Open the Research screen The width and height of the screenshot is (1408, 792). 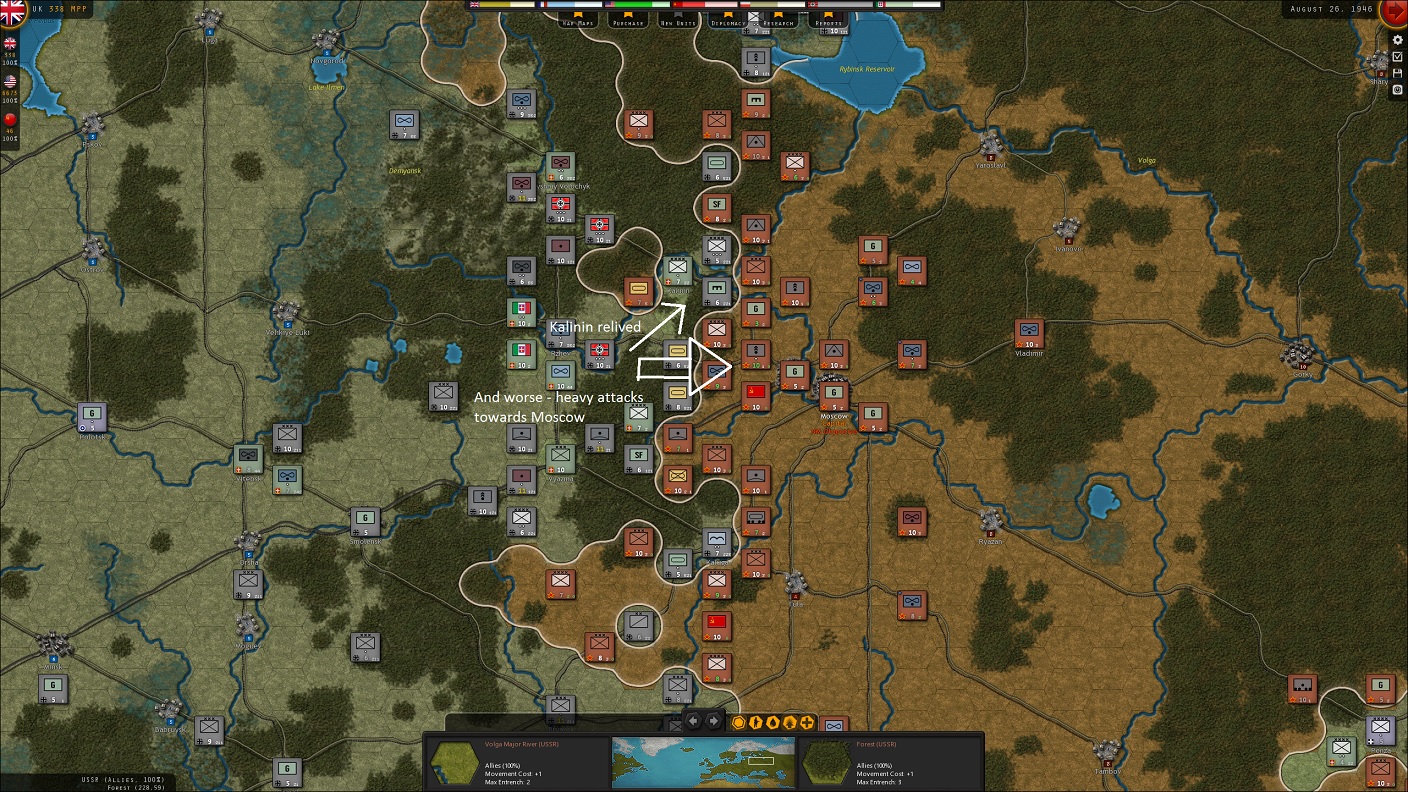click(x=778, y=20)
